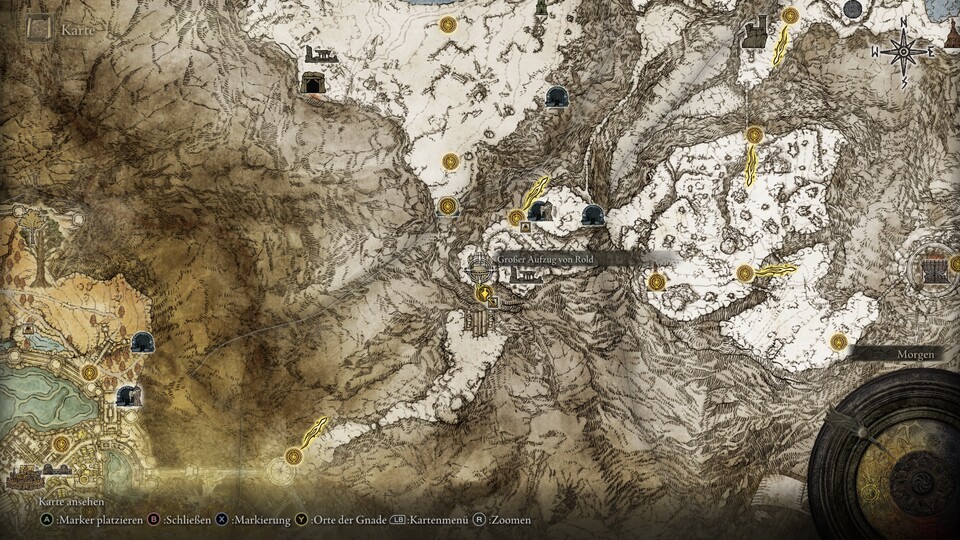Choose the broken ruins icon in the snowfield

pos(322,55)
